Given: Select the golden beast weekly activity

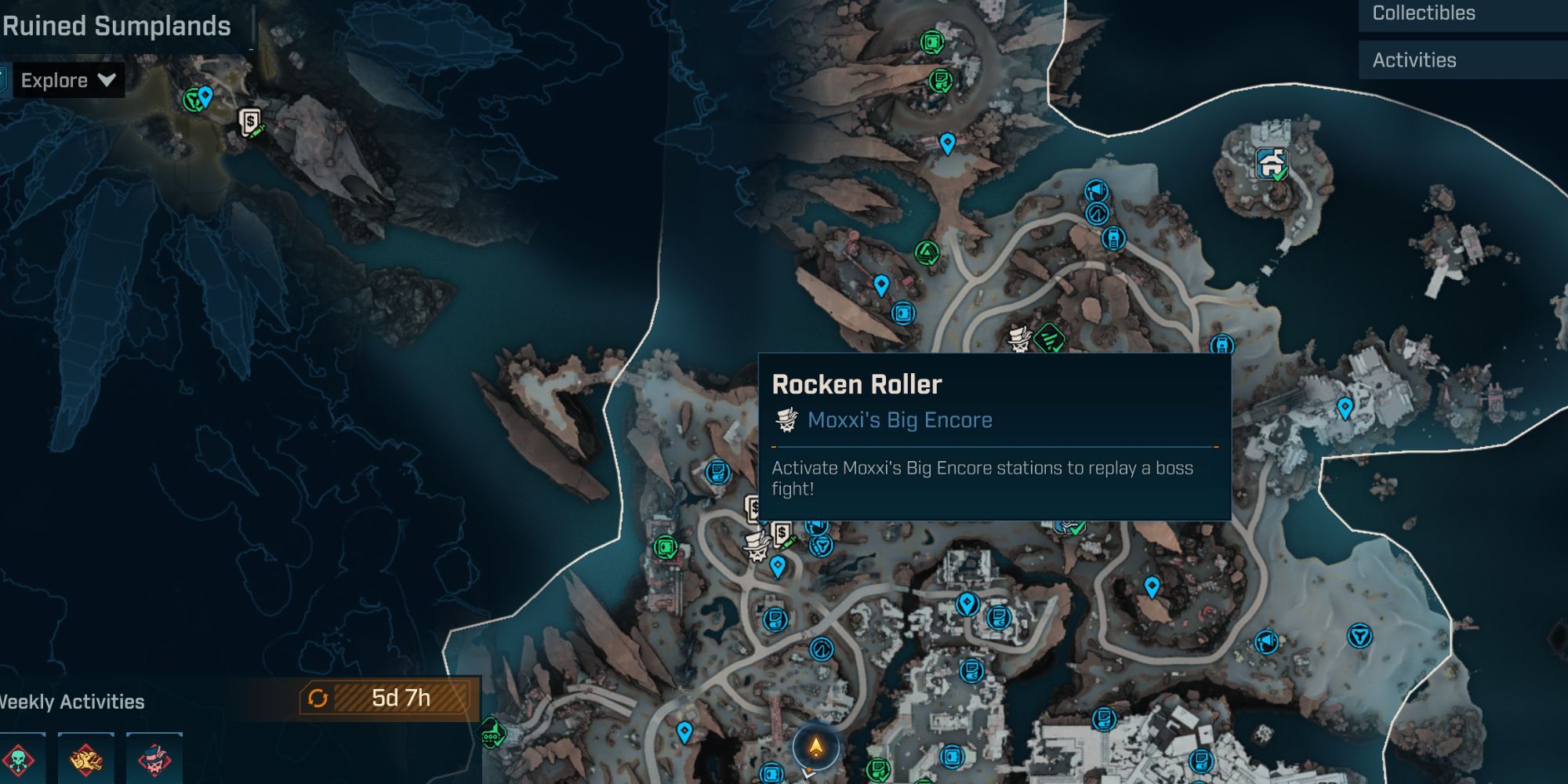Looking at the screenshot, I should point(86,759).
